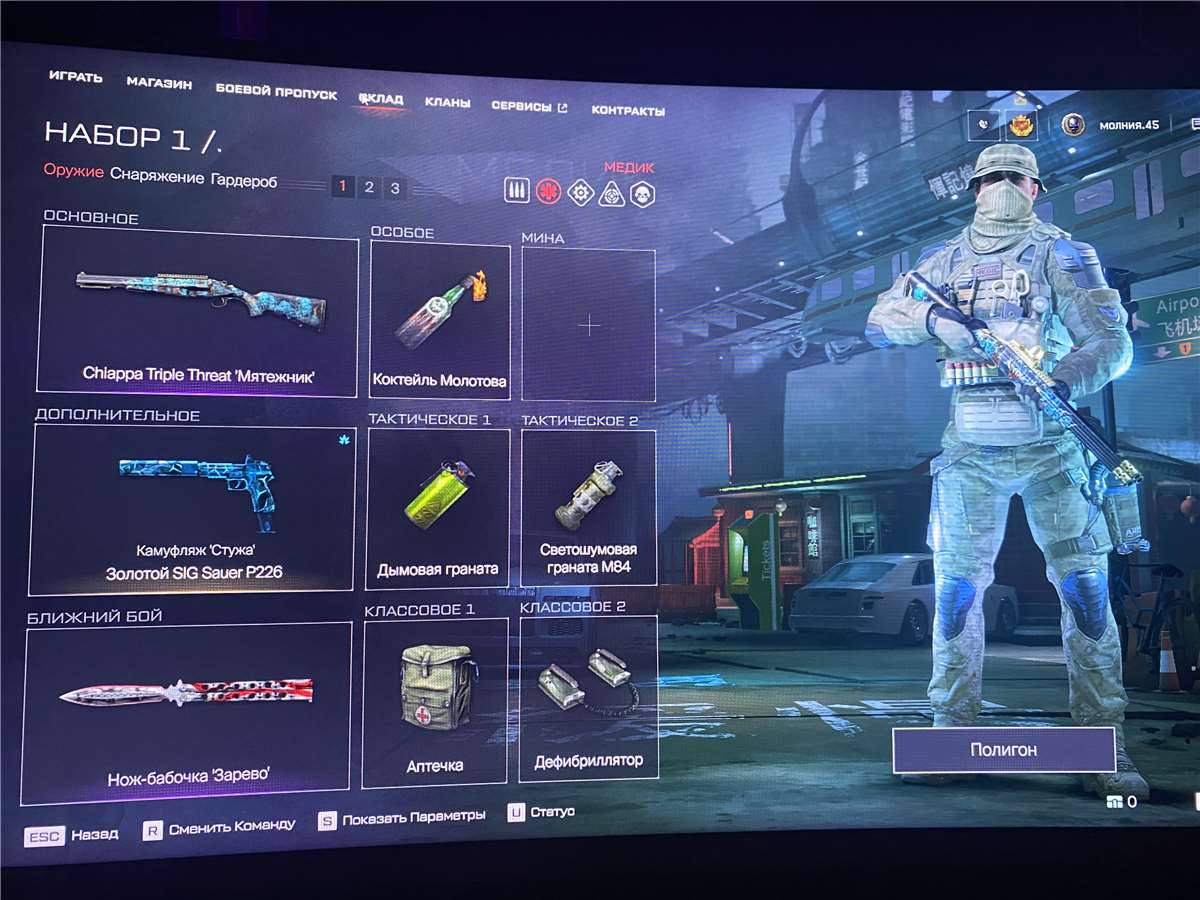The image size is (1200, 900).
Task: Select loadout set number 3
Action: coord(395,188)
